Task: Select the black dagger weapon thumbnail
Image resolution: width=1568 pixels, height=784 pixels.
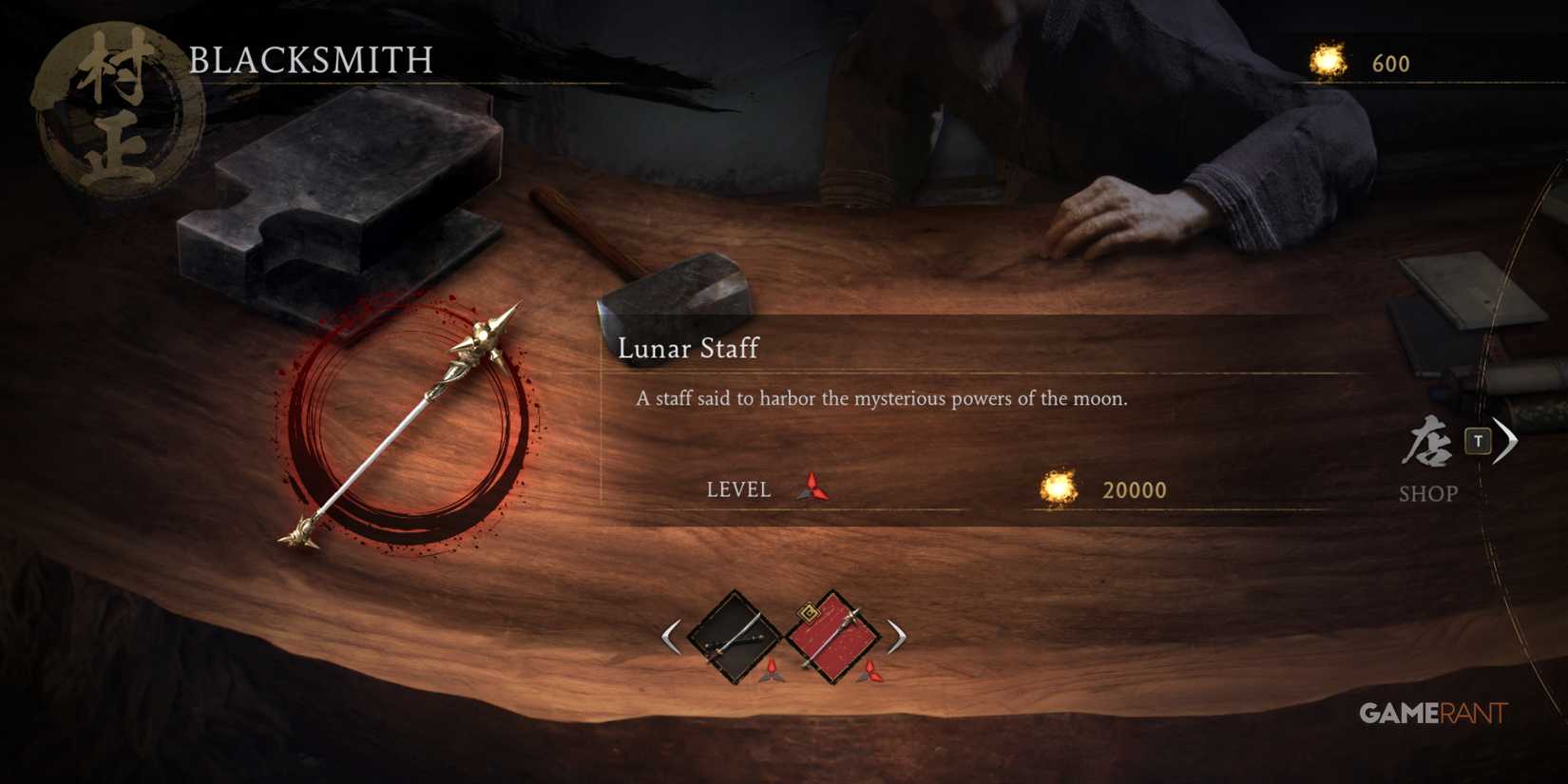Action: [x=733, y=639]
